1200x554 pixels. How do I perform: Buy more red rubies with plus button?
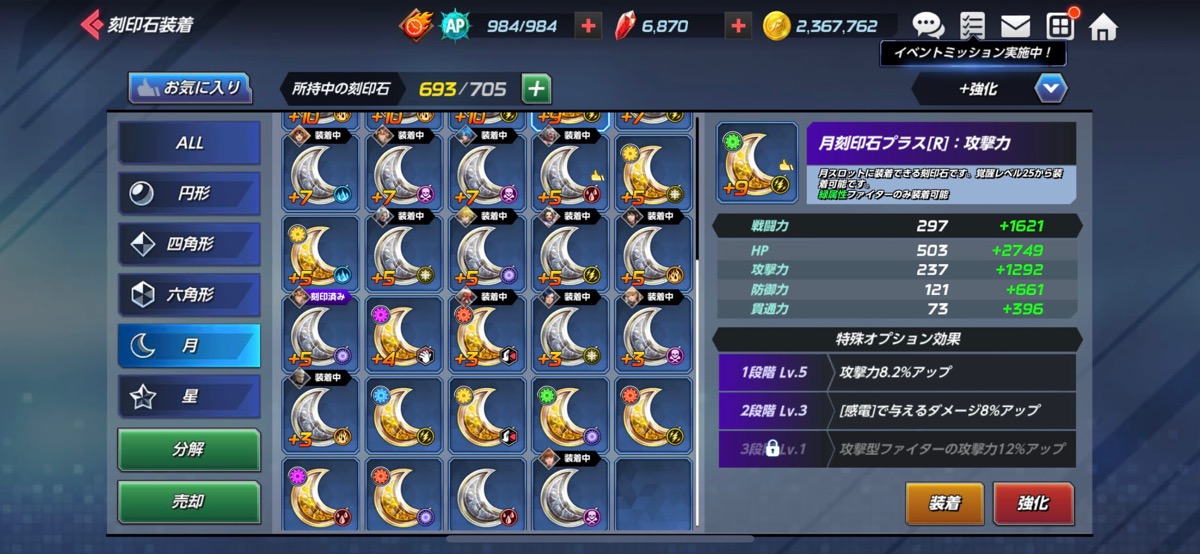pyautogui.click(x=738, y=26)
